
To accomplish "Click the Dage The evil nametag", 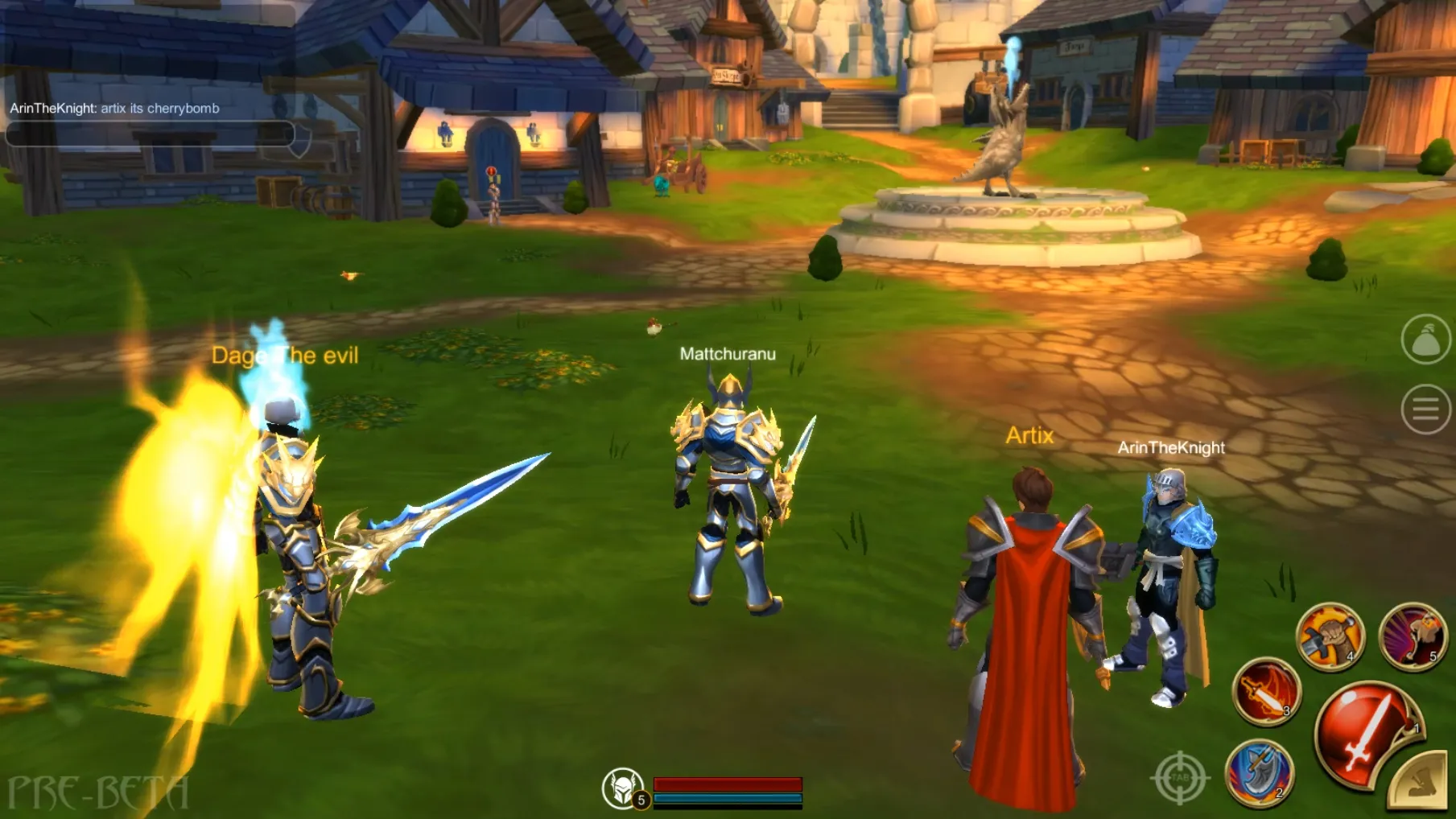I will pos(285,356).
